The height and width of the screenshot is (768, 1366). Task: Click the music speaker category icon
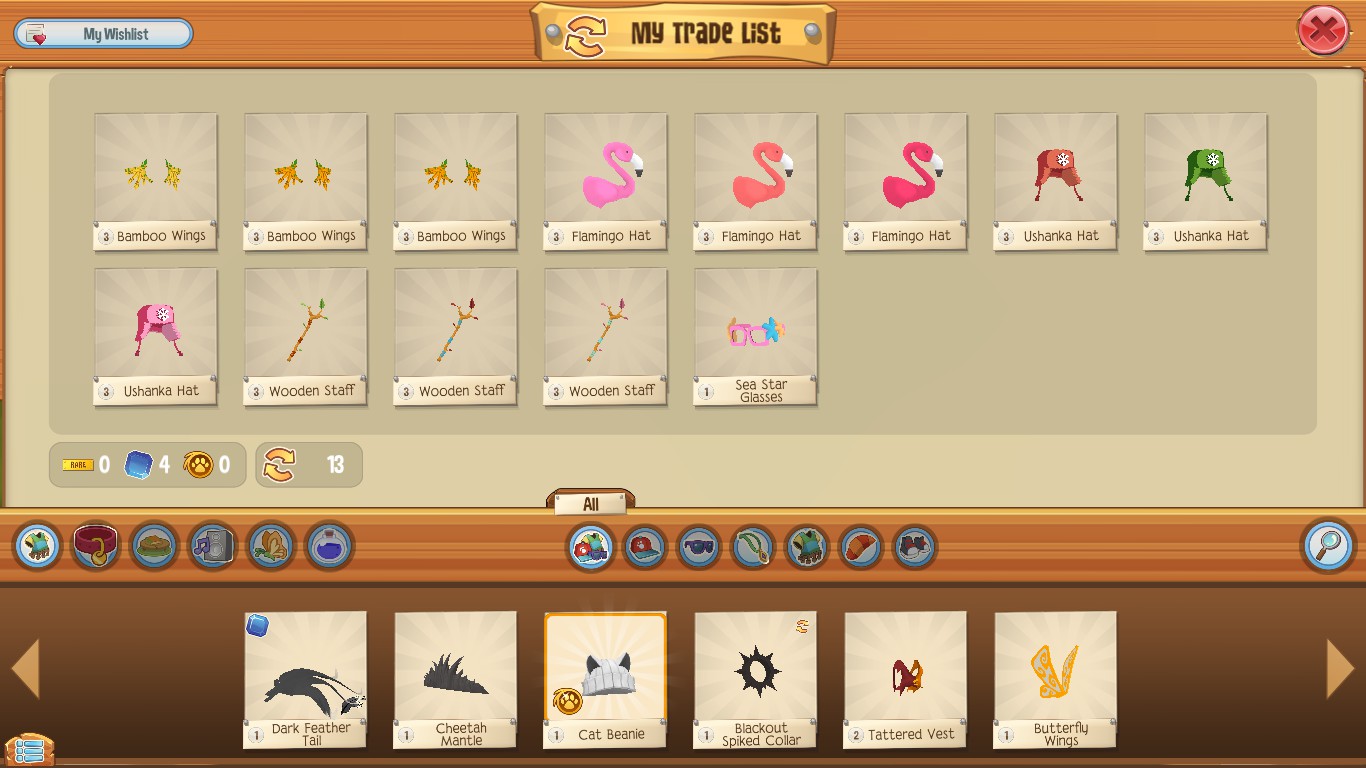pos(210,546)
